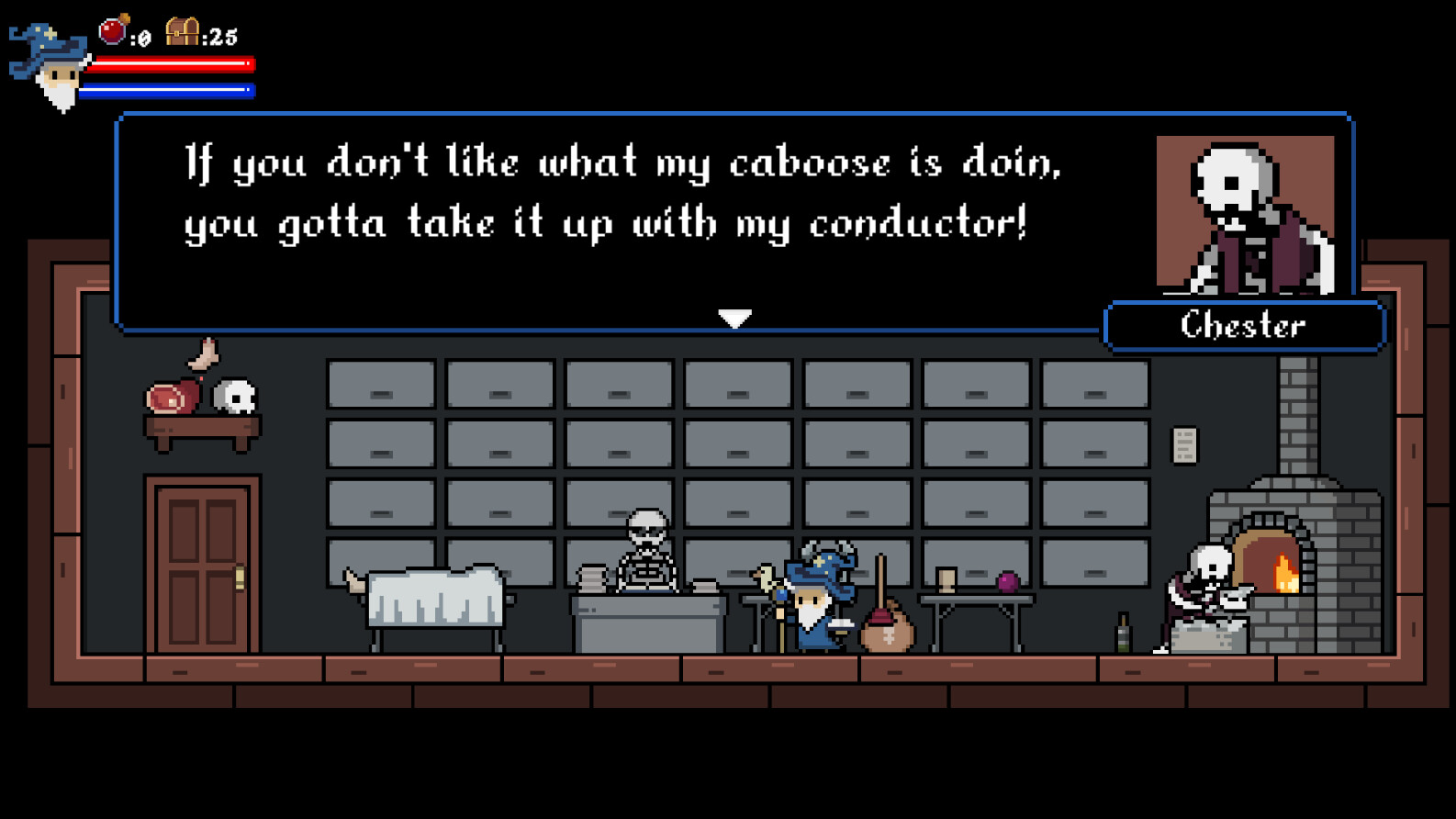Select the skeleton kneeling by the furnace
Image resolution: width=1456 pixels, height=819 pixels.
(1207, 583)
